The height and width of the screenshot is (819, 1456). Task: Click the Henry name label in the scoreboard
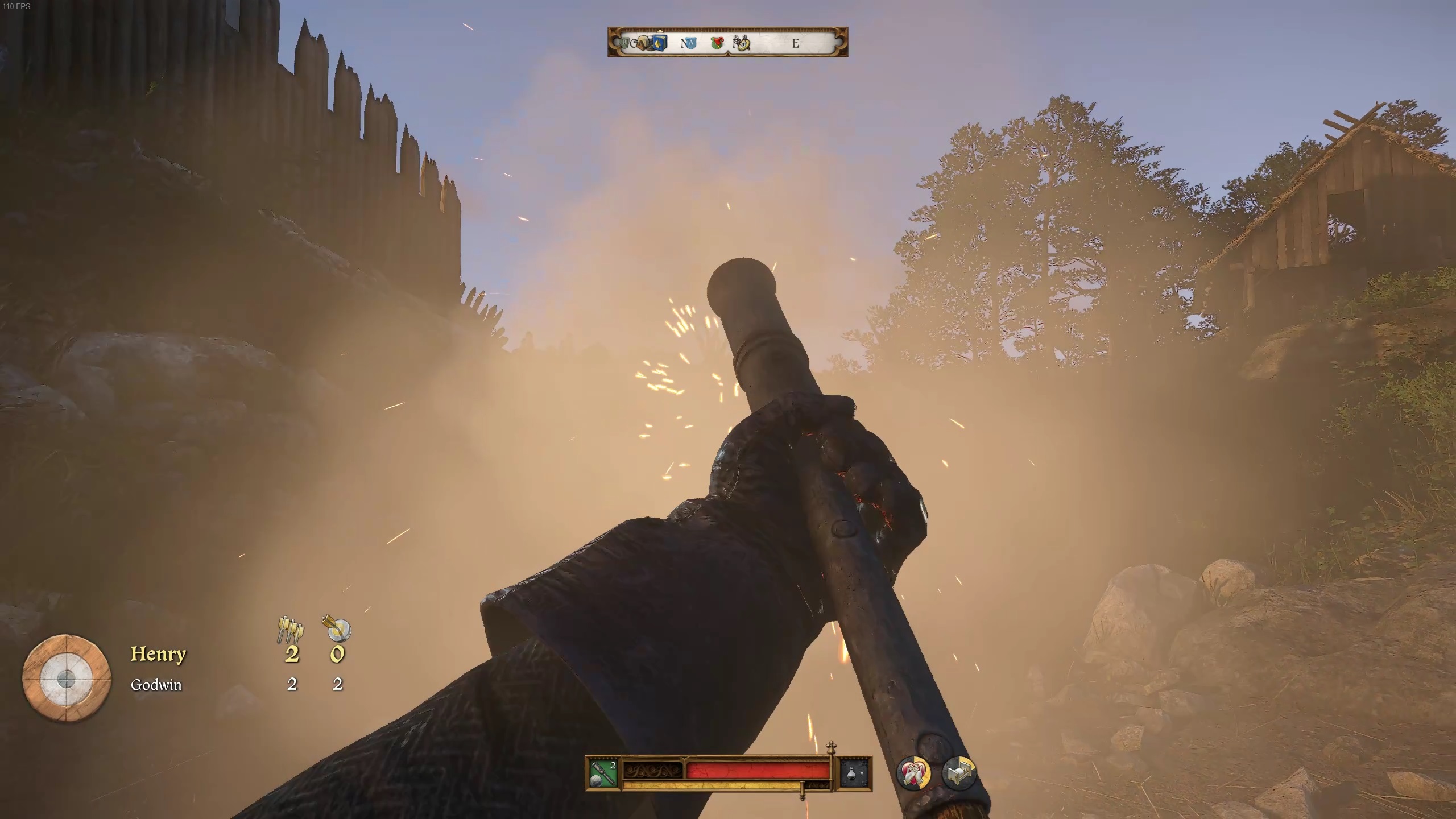pos(158,654)
